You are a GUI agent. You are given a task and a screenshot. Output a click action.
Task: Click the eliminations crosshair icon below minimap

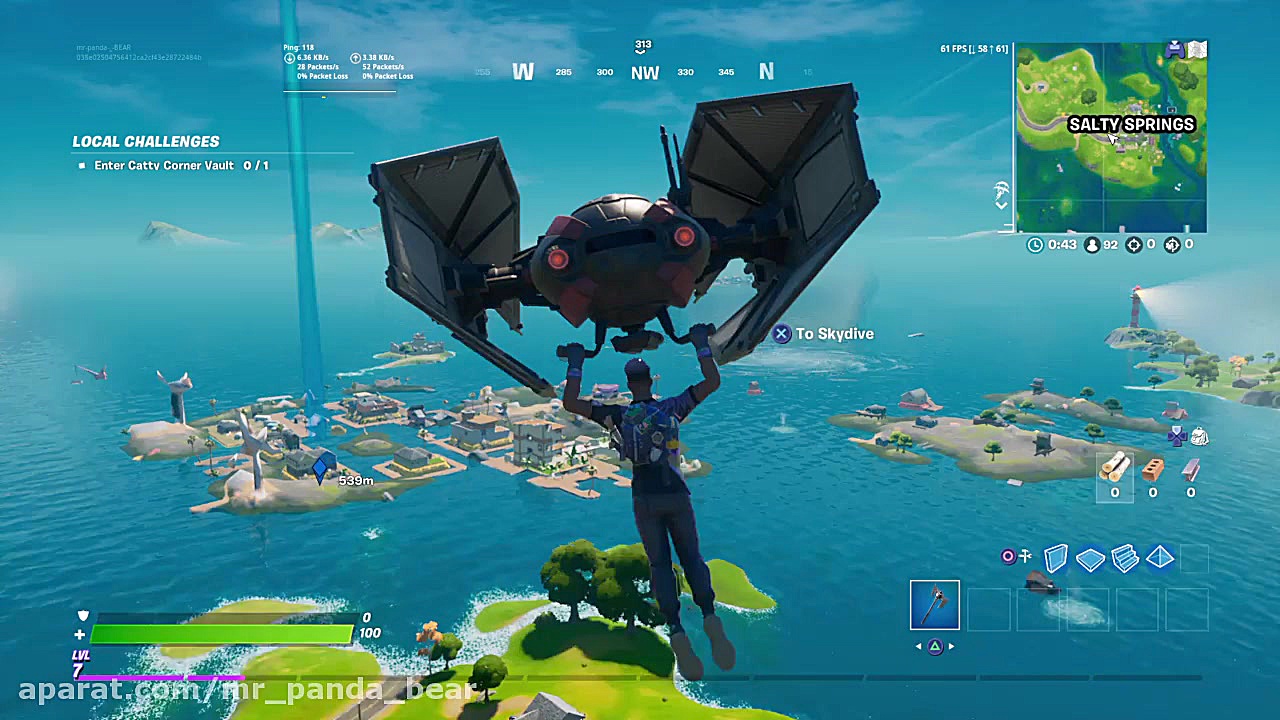(1134, 244)
